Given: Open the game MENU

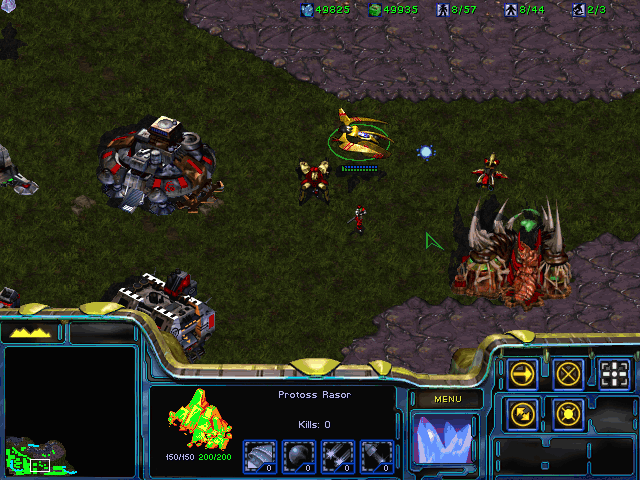Looking at the screenshot, I should click(x=447, y=400).
